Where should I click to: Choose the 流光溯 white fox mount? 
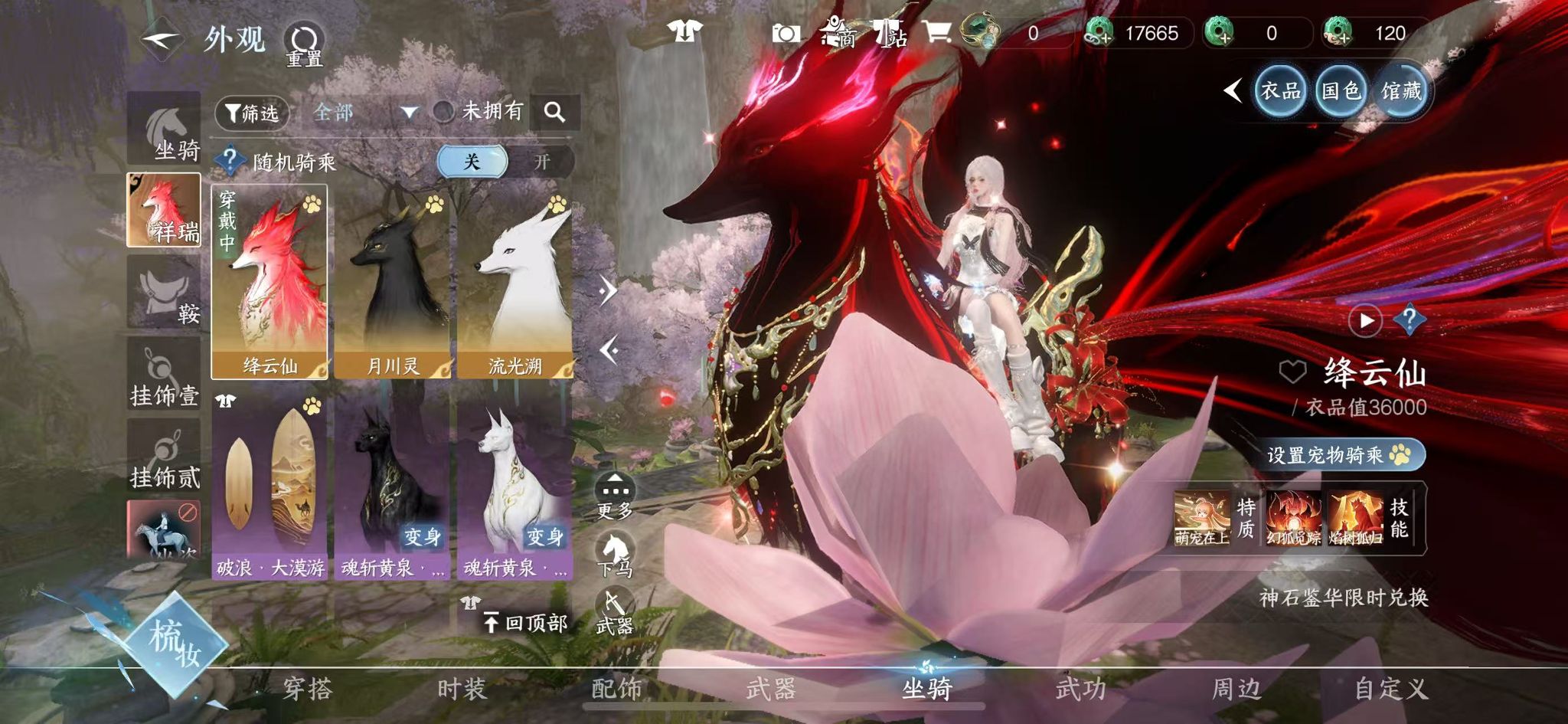click(x=514, y=282)
